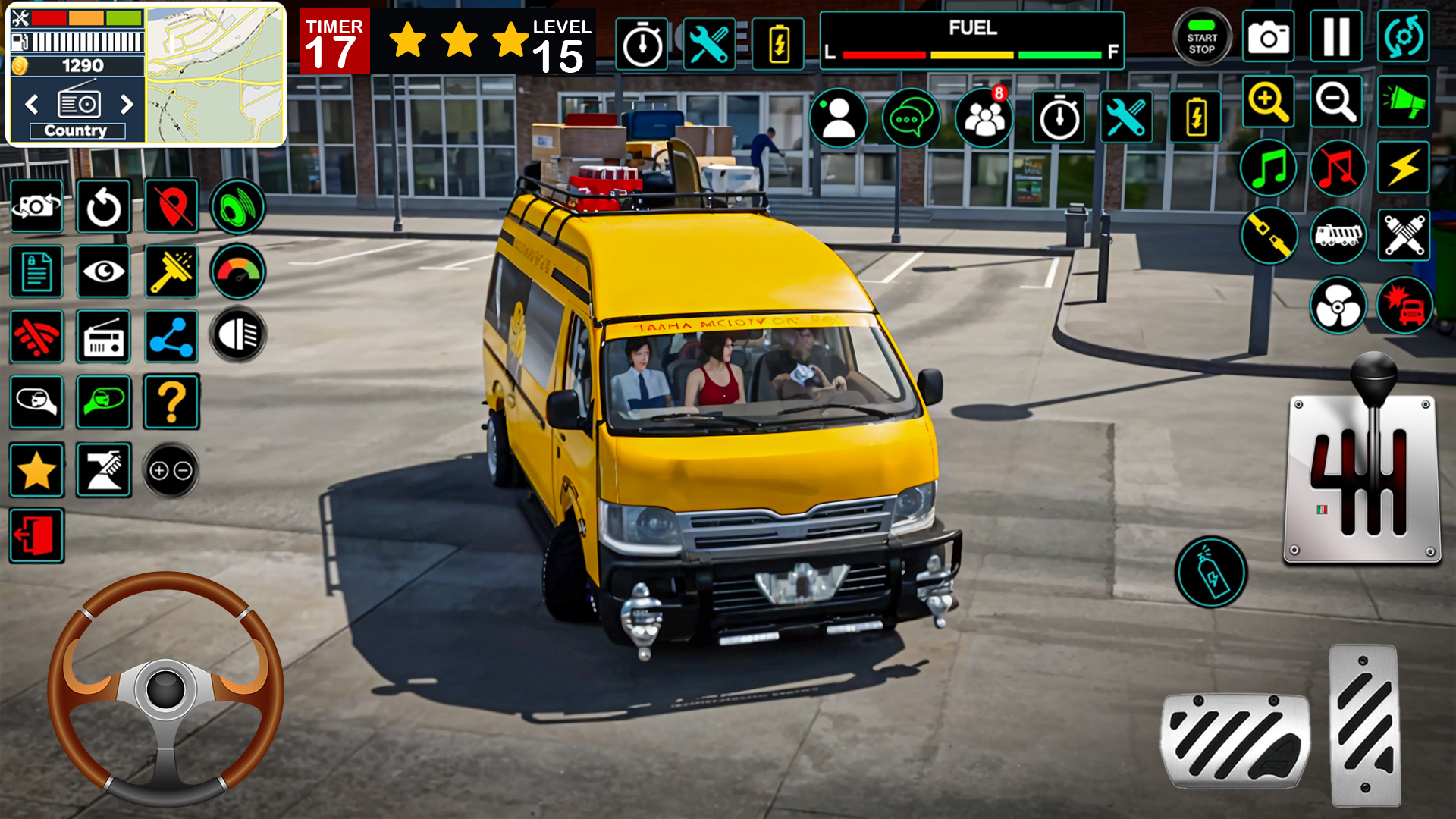Open the green chat bubble

(910, 118)
